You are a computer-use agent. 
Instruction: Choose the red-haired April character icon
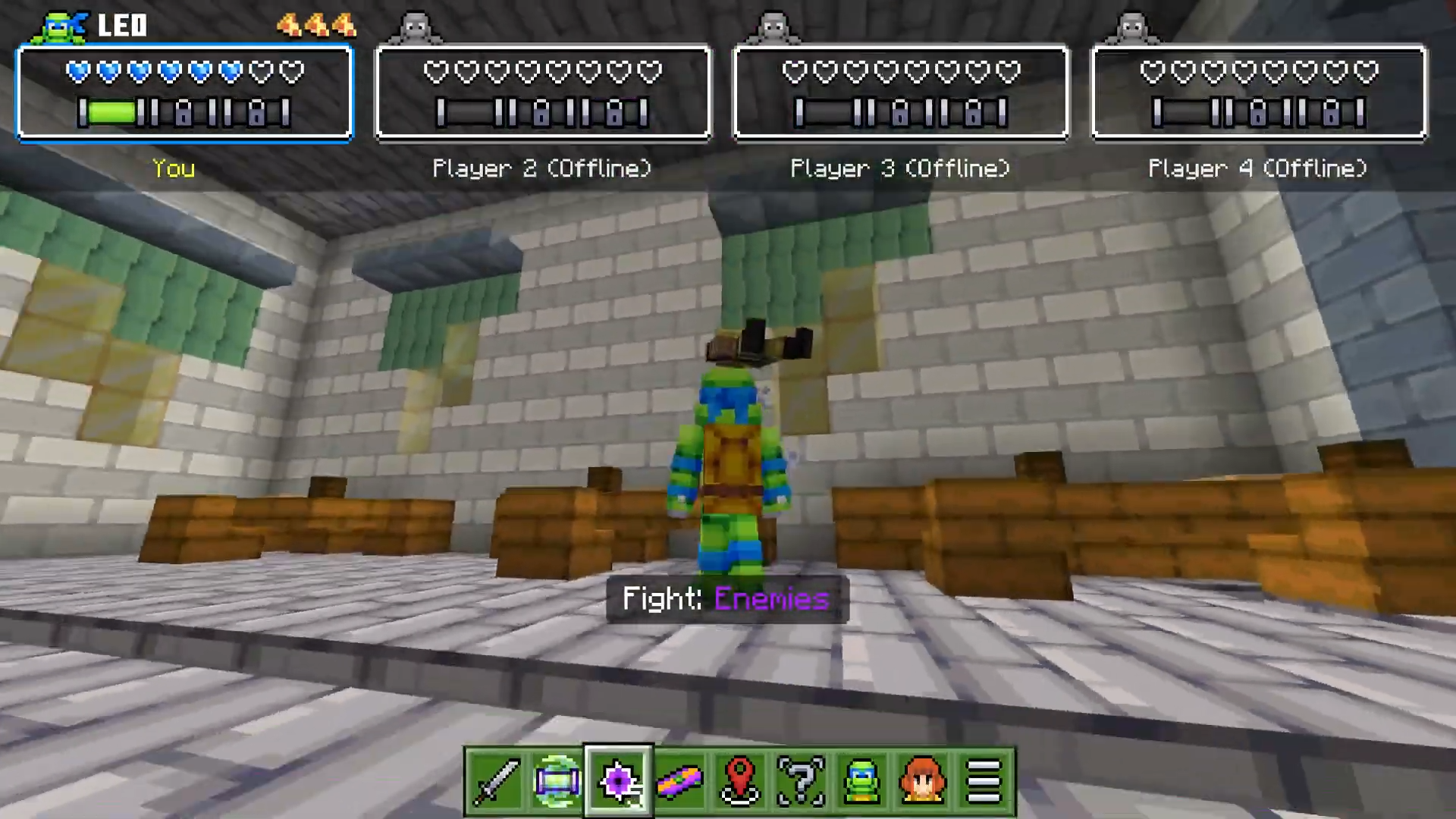point(923,781)
